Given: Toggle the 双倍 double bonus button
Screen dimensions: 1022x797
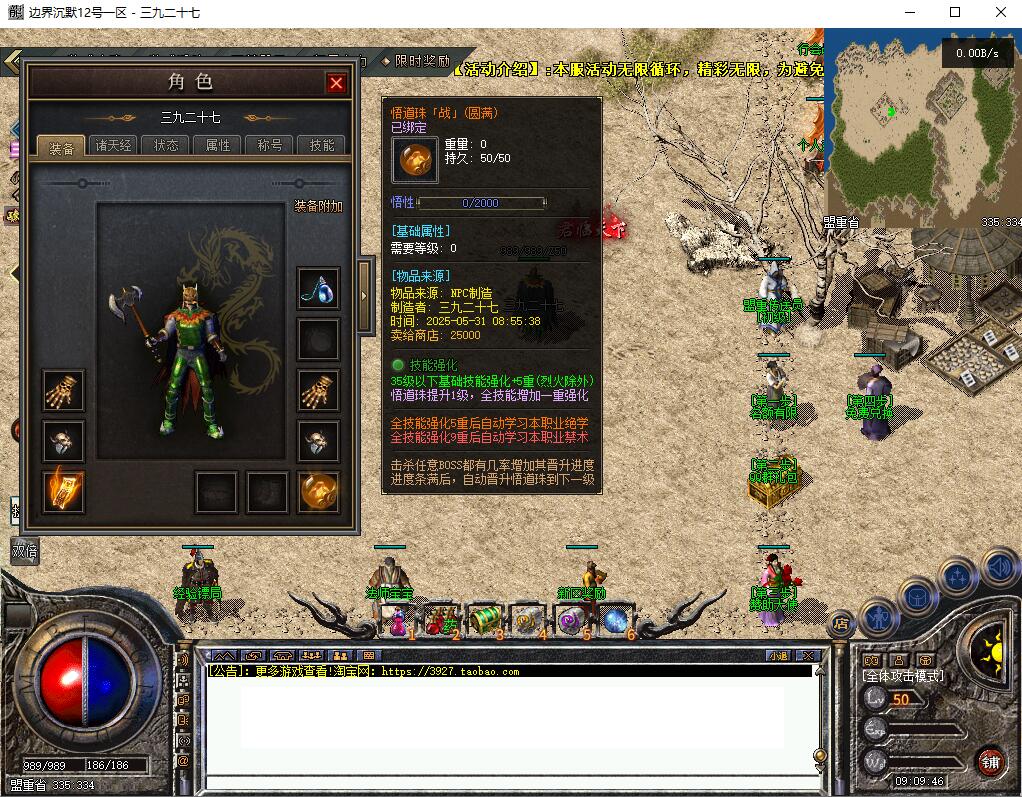Looking at the screenshot, I should [24, 550].
